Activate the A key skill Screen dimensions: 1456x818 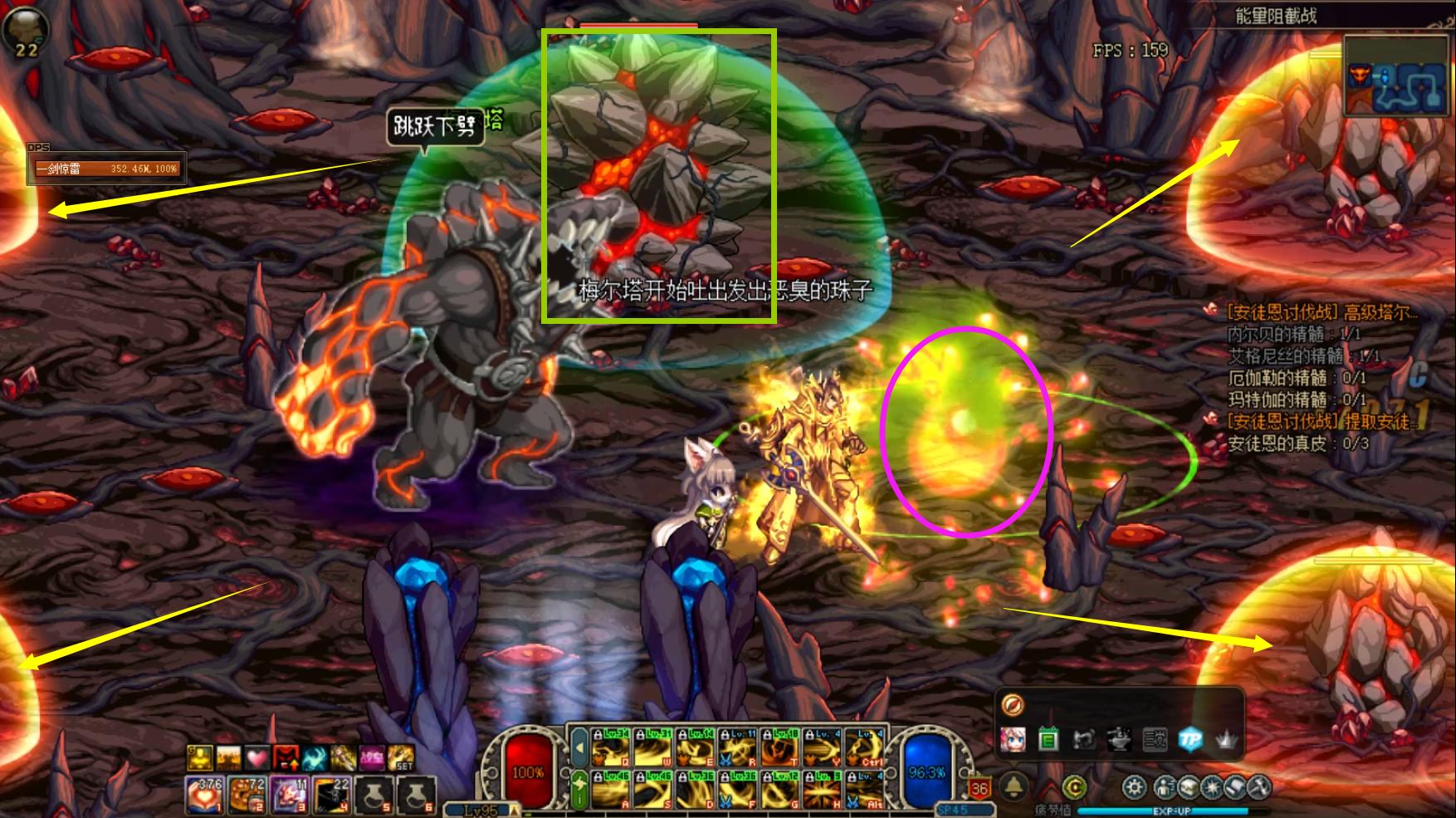click(x=610, y=790)
